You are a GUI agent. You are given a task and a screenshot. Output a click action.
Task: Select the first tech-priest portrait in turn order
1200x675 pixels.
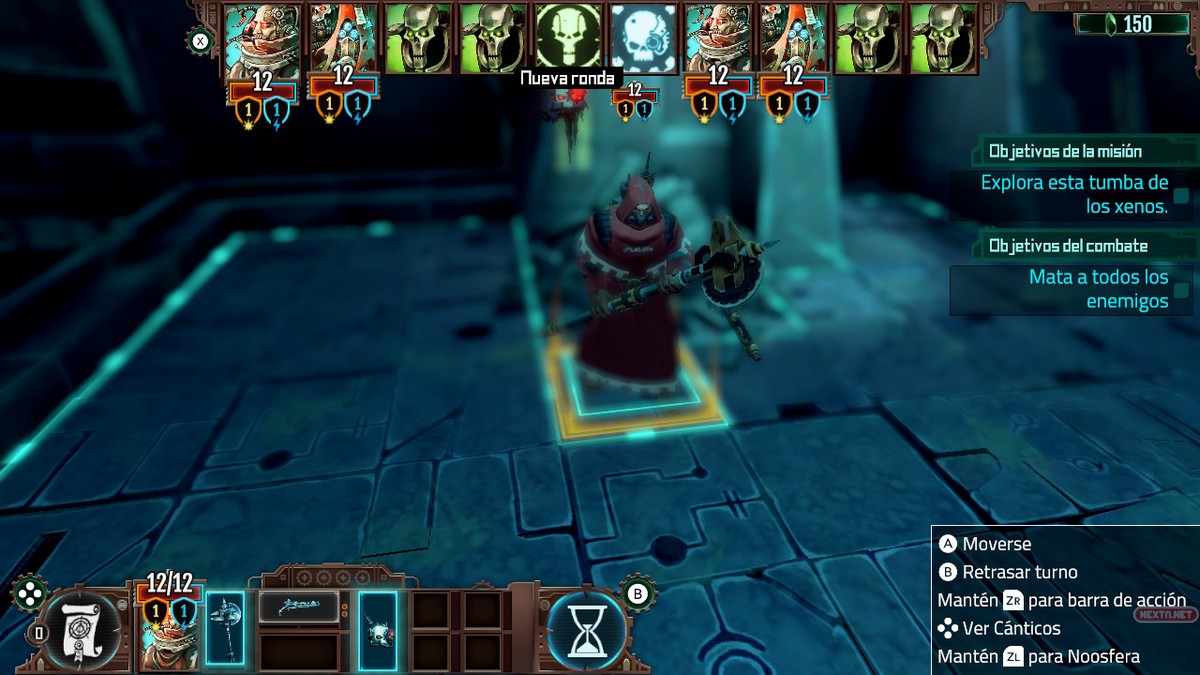[x=261, y=40]
